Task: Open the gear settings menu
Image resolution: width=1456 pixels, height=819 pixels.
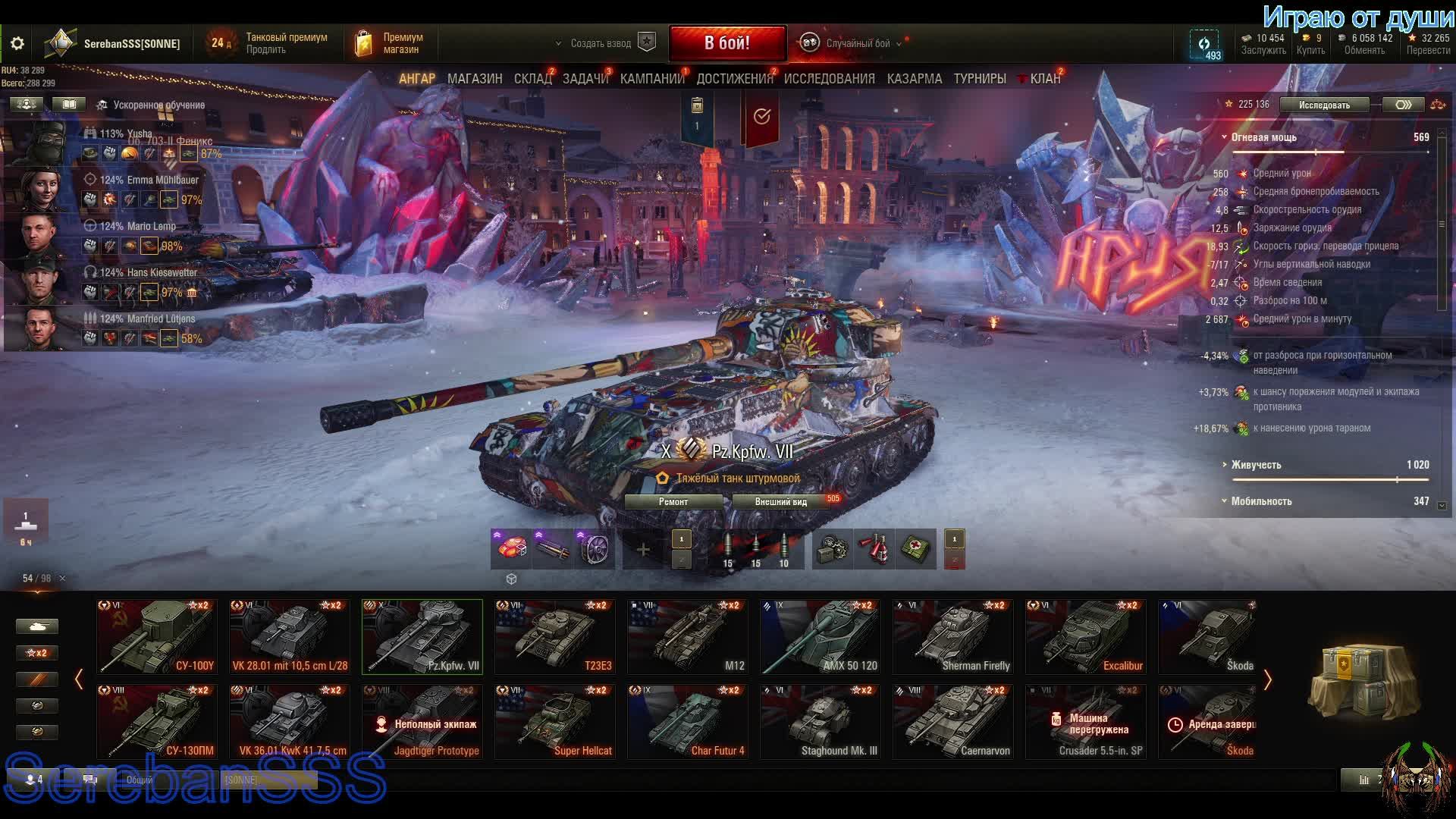Action: (17, 44)
